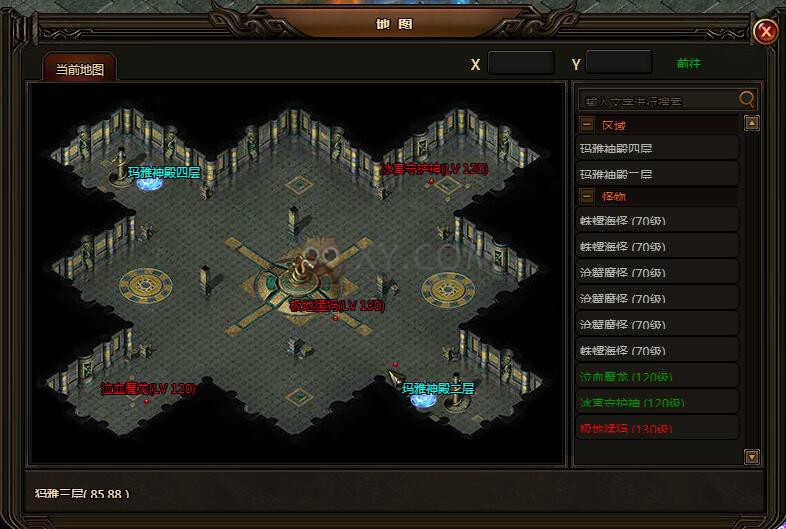Viewport: 786px width, 529px height.
Task: Click the list scrollbar's down arrow
Action: click(x=753, y=457)
